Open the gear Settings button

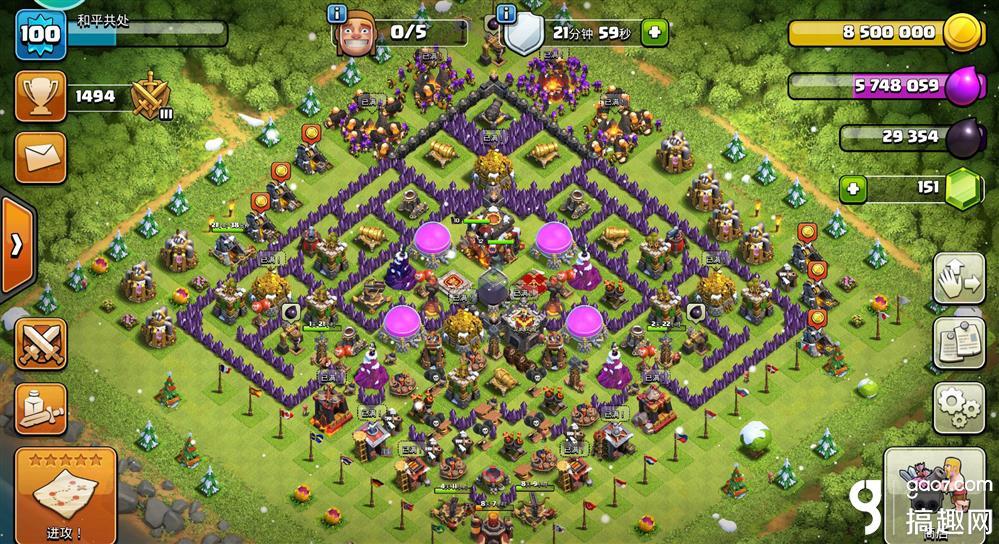959,406
